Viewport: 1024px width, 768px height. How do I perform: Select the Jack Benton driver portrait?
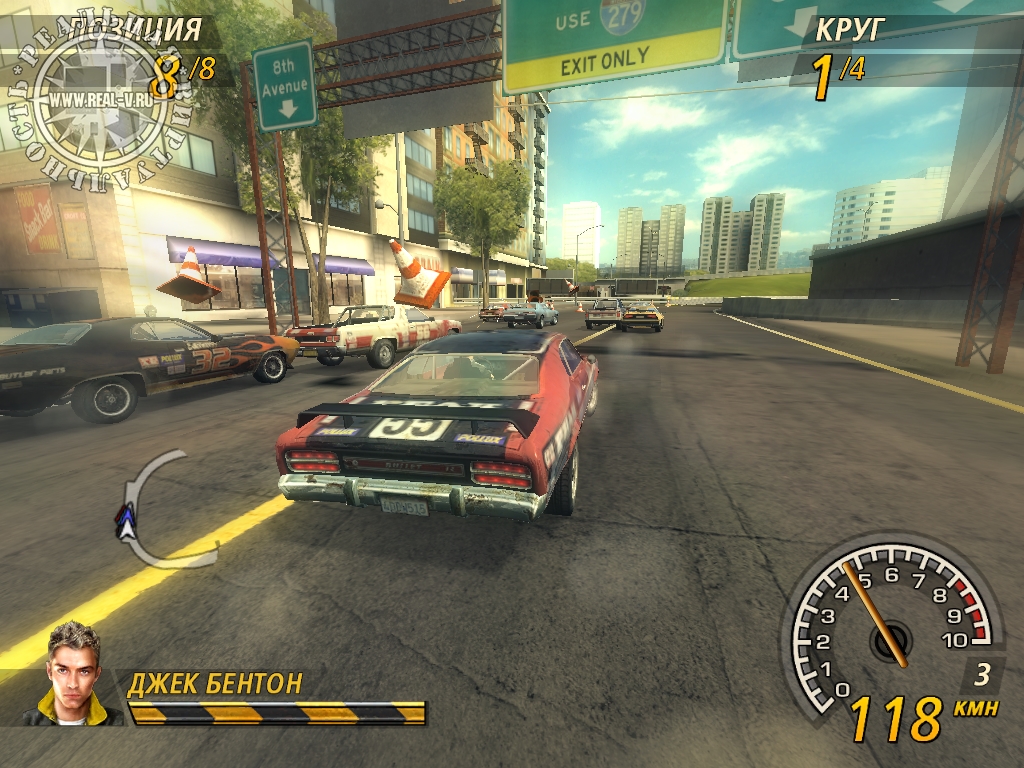point(75,673)
